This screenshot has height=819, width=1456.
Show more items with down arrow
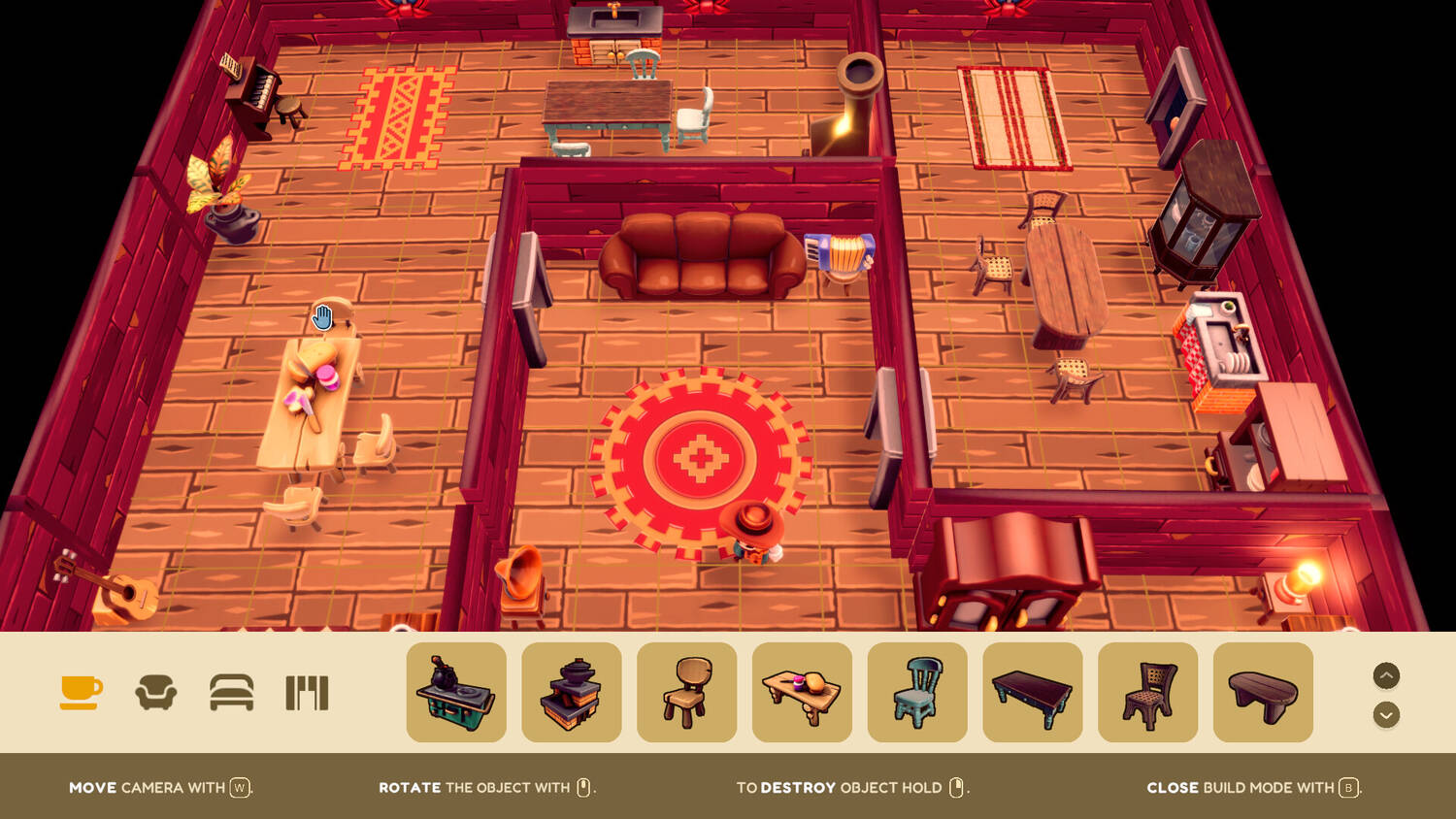click(1386, 715)
